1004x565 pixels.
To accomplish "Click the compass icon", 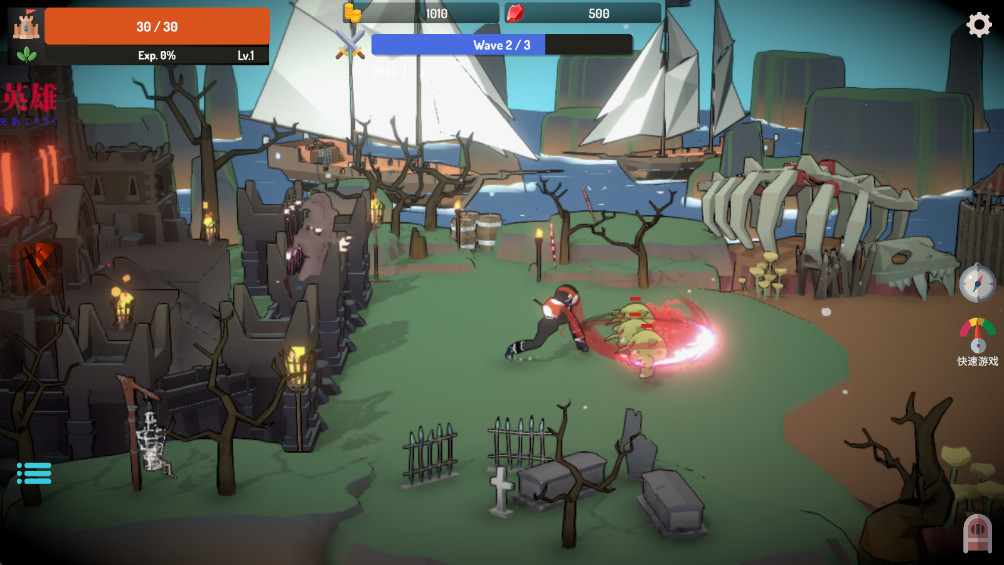I will tap(977, 283).
